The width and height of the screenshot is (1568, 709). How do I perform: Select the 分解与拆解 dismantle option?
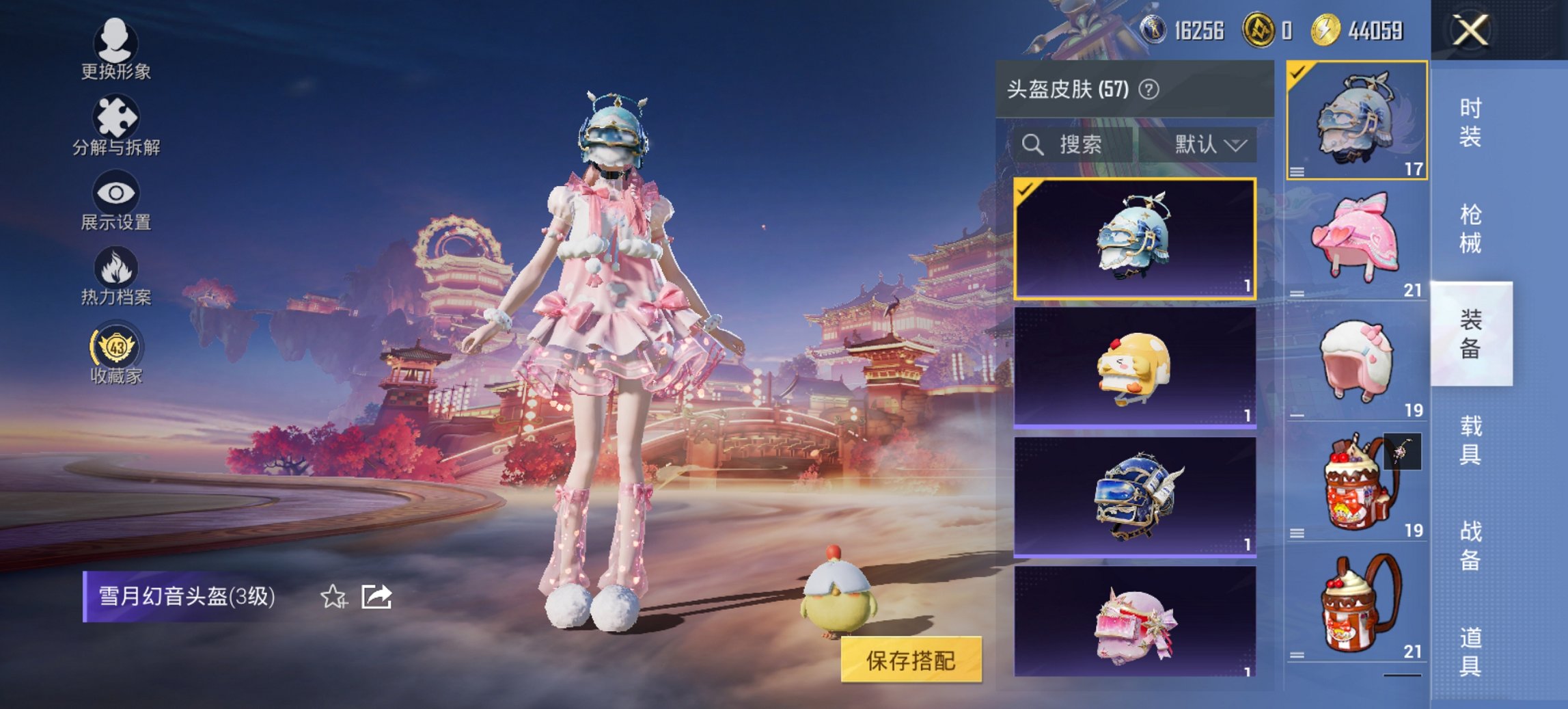point(115,125)
